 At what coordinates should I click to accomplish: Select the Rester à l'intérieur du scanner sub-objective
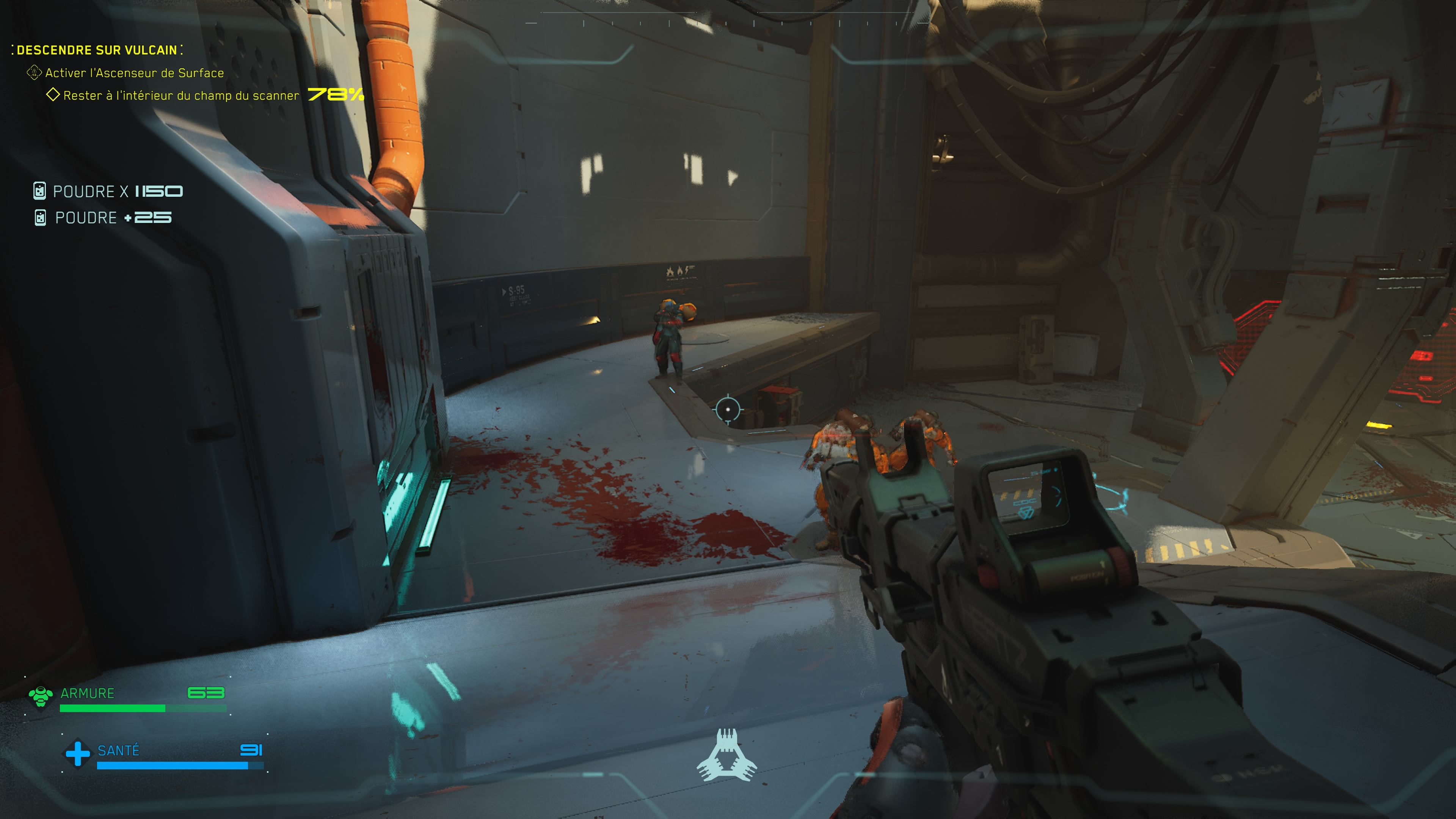pyautogui.click(x=181, y=96)
